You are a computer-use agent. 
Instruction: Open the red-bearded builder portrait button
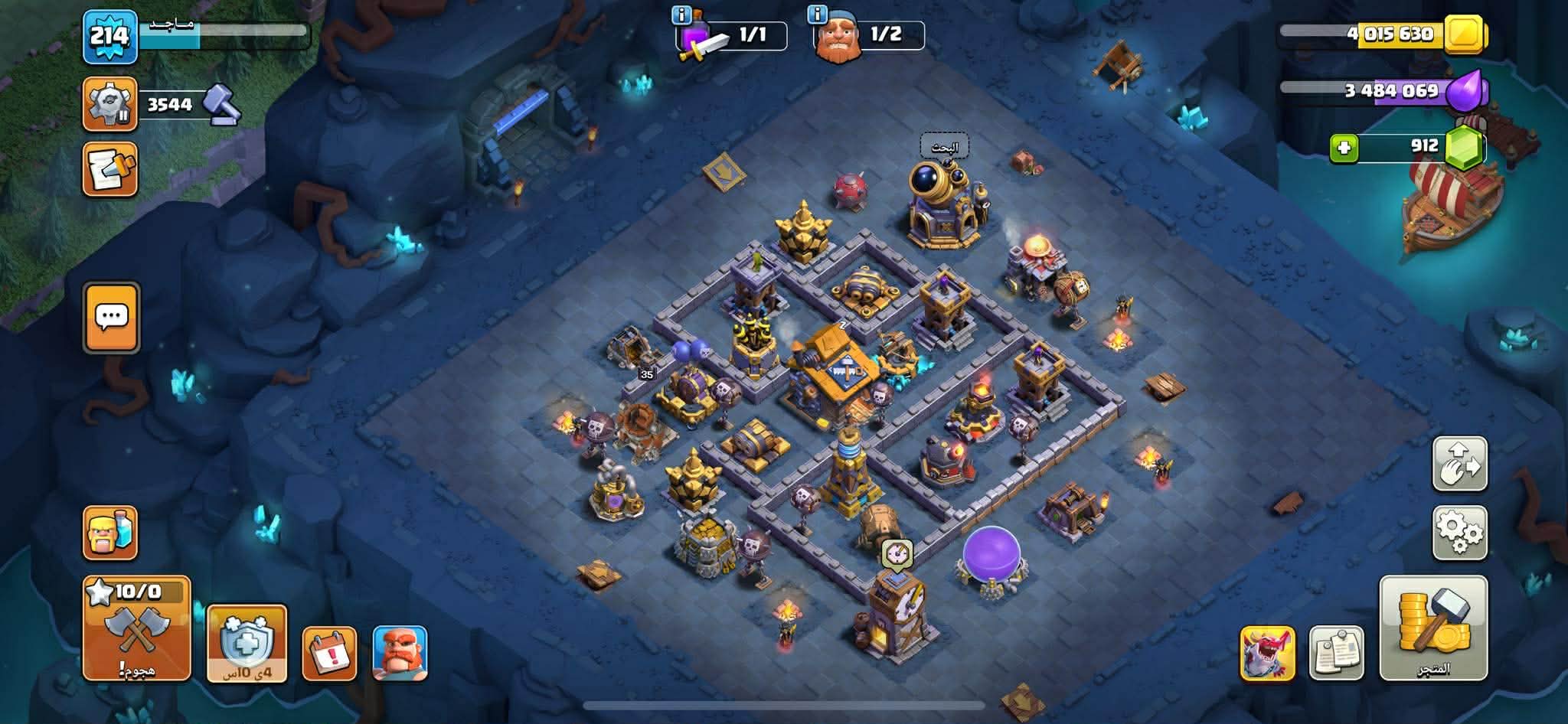tap(400, 653)
